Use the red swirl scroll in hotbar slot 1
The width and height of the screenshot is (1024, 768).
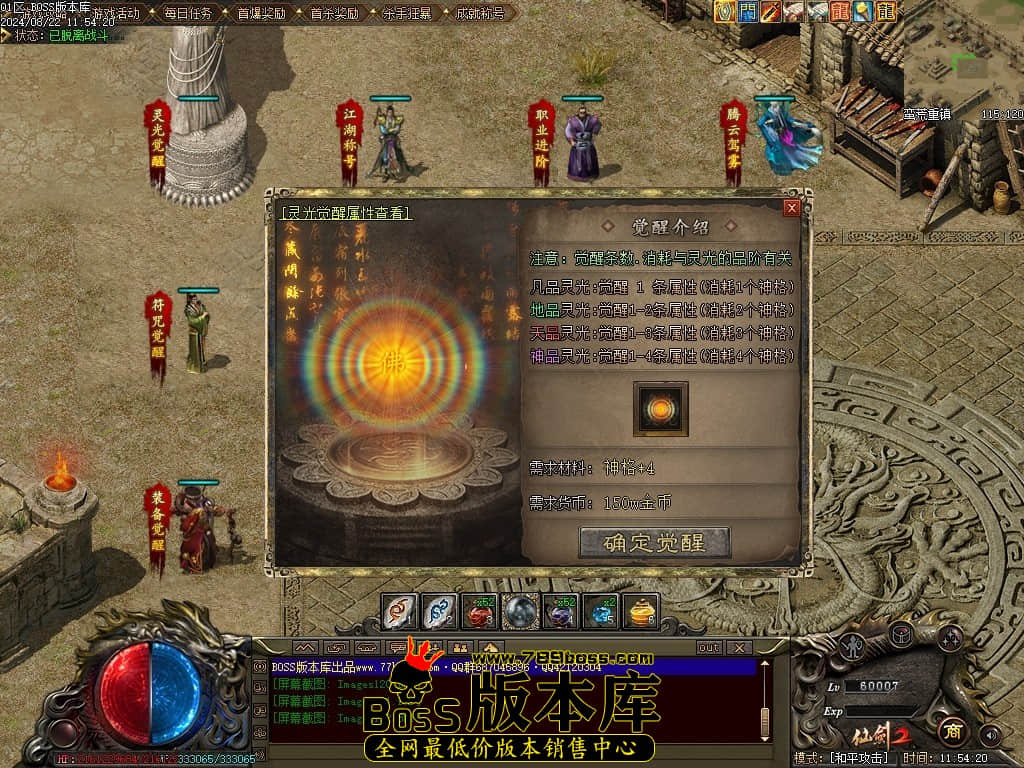pos(400,612)
